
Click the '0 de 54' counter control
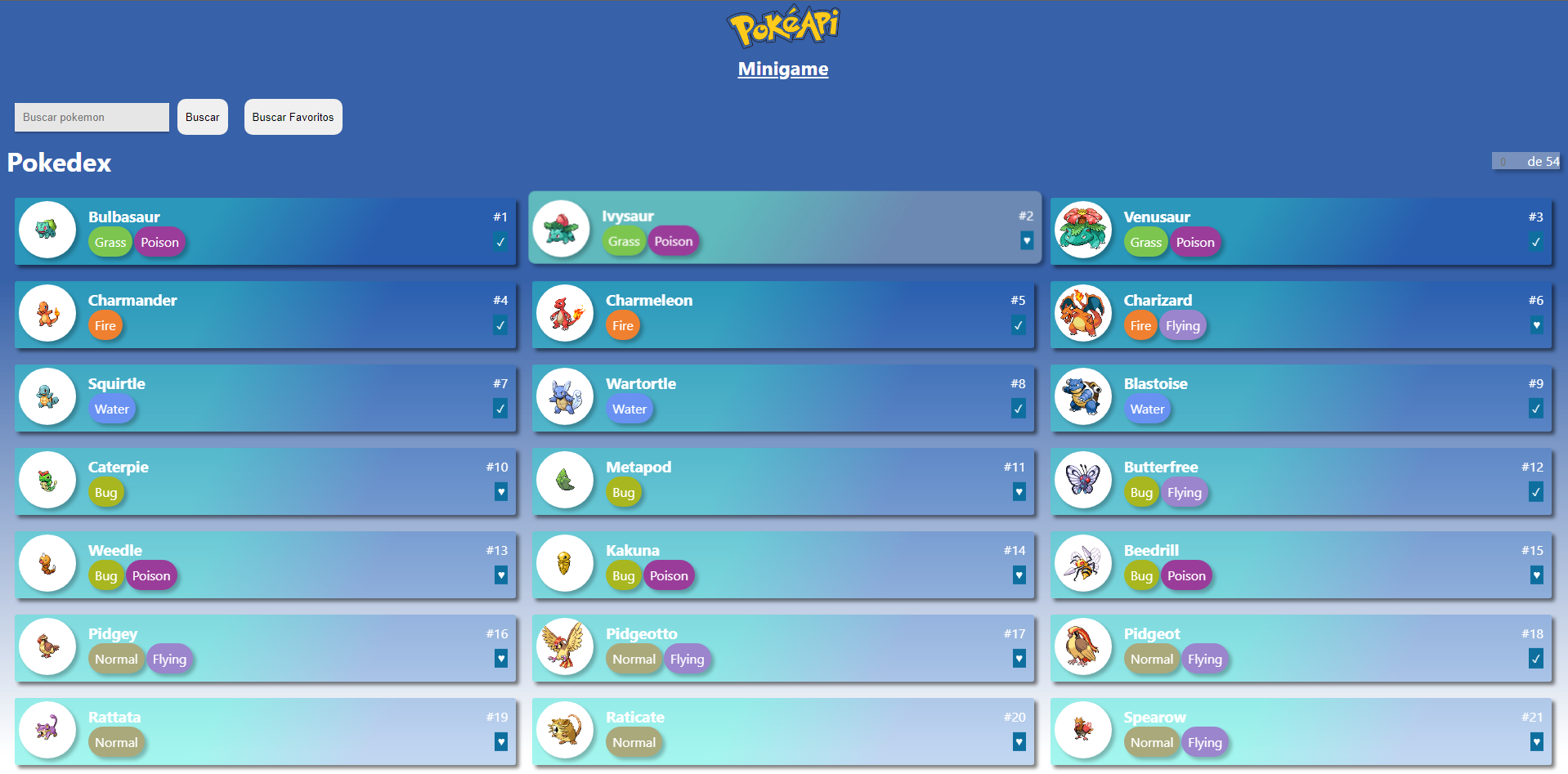[x=1525, y=161]
